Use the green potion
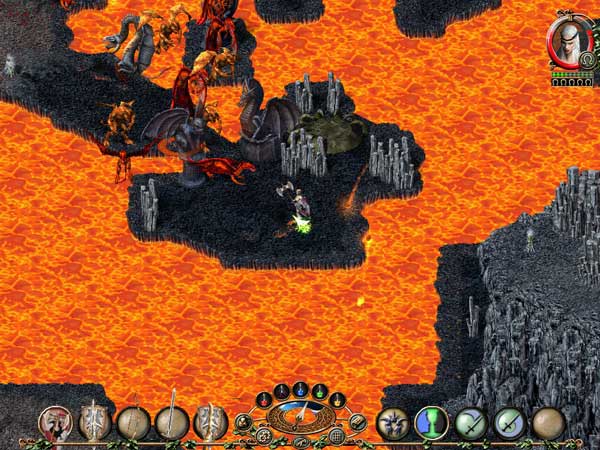Screen dimensions: 600x450 coord(318,391)
